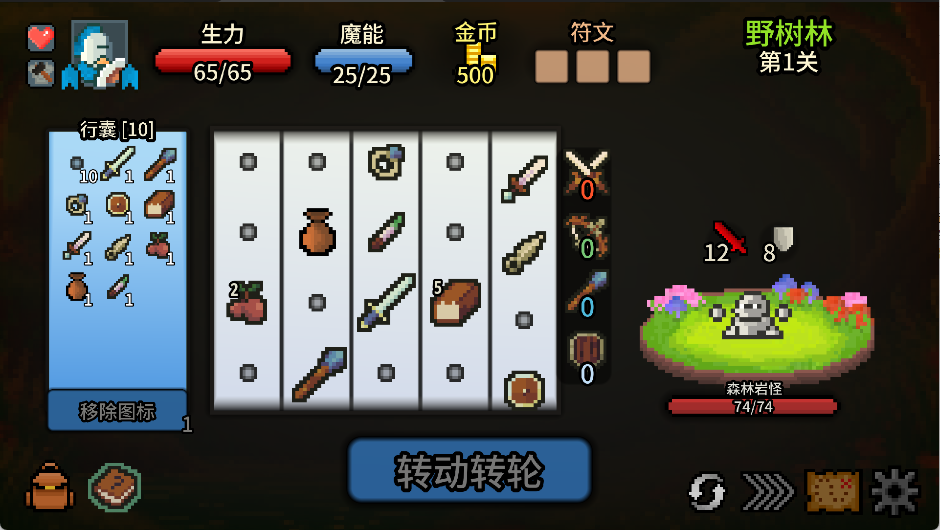
Task: Click the circular arrows refresh icon
Action: click(x=706, y=491)
